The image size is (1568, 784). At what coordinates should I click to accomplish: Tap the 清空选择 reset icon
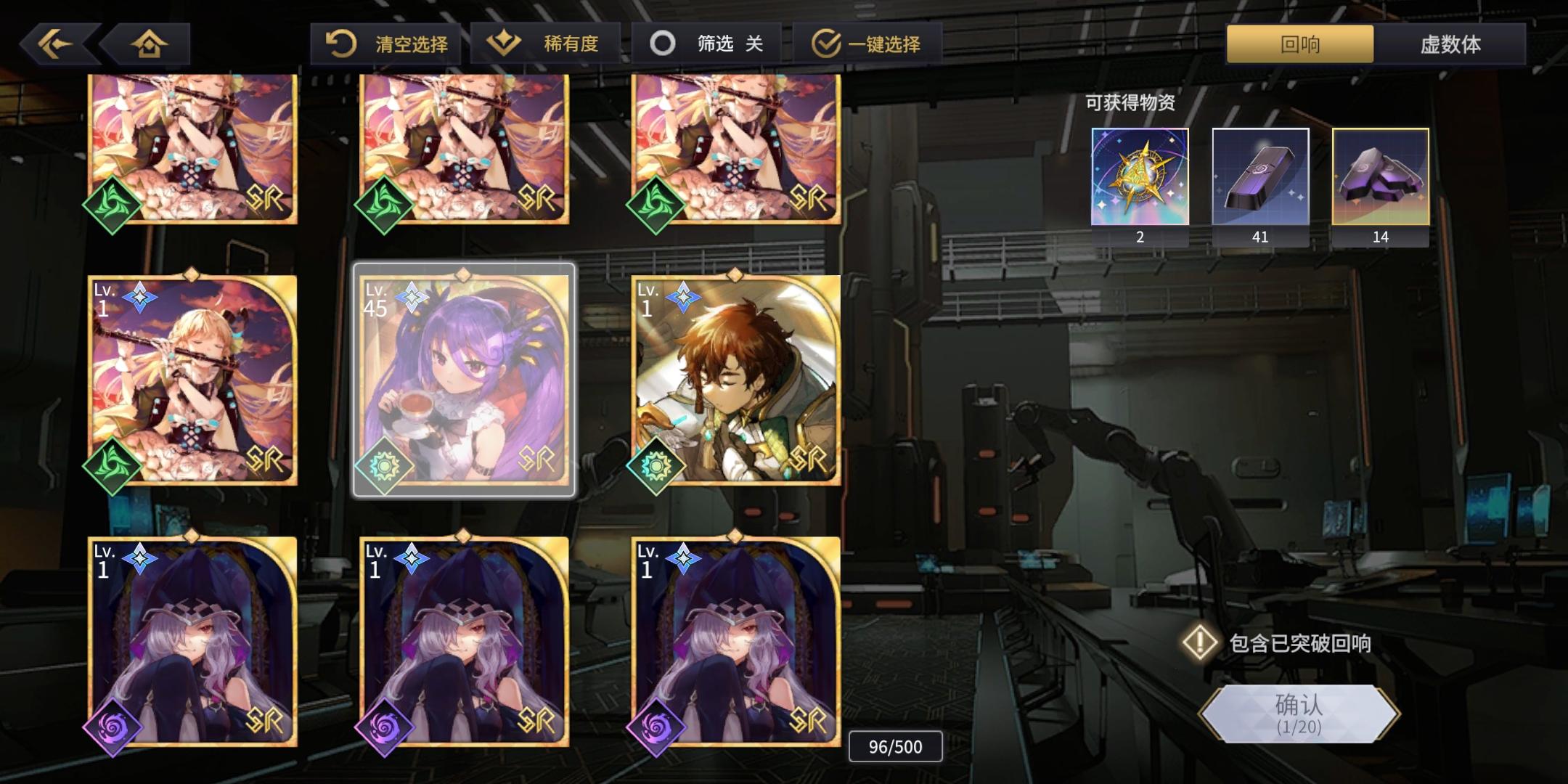pos(338,42)
